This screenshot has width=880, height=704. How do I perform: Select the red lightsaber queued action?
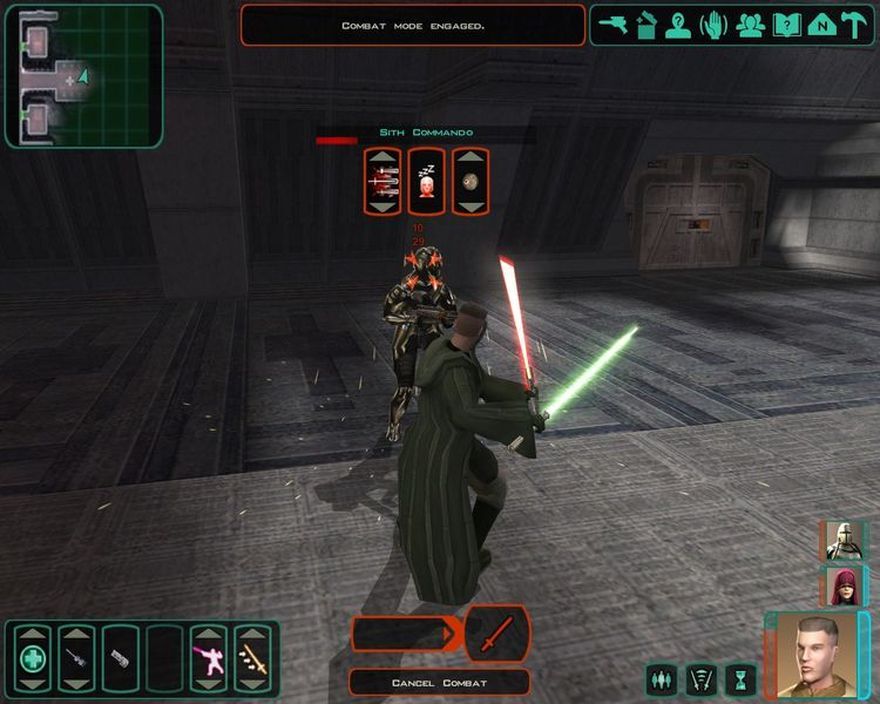point(496,634)
